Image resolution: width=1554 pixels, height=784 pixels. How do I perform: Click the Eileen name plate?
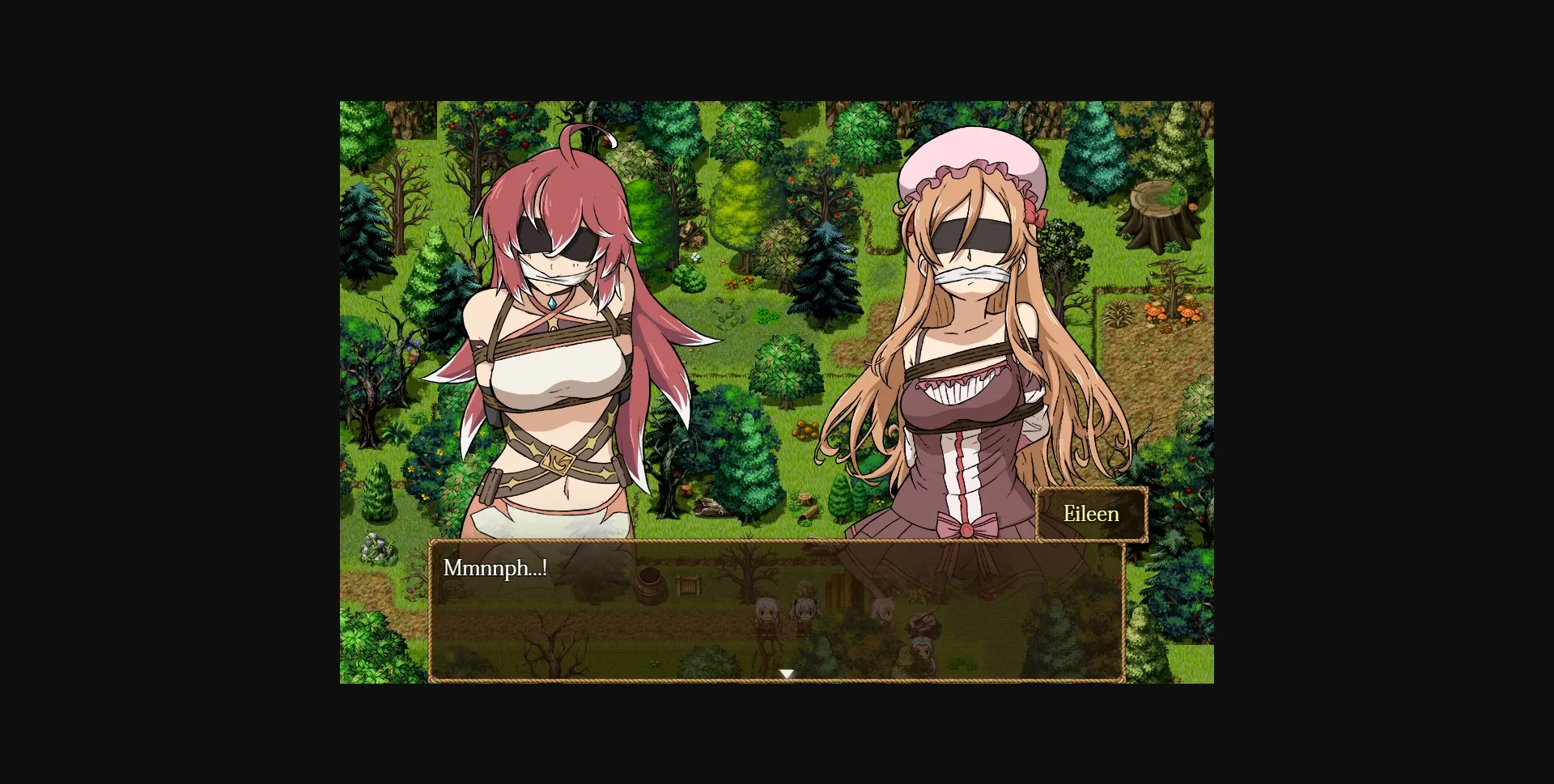[x=1092, y=513]
